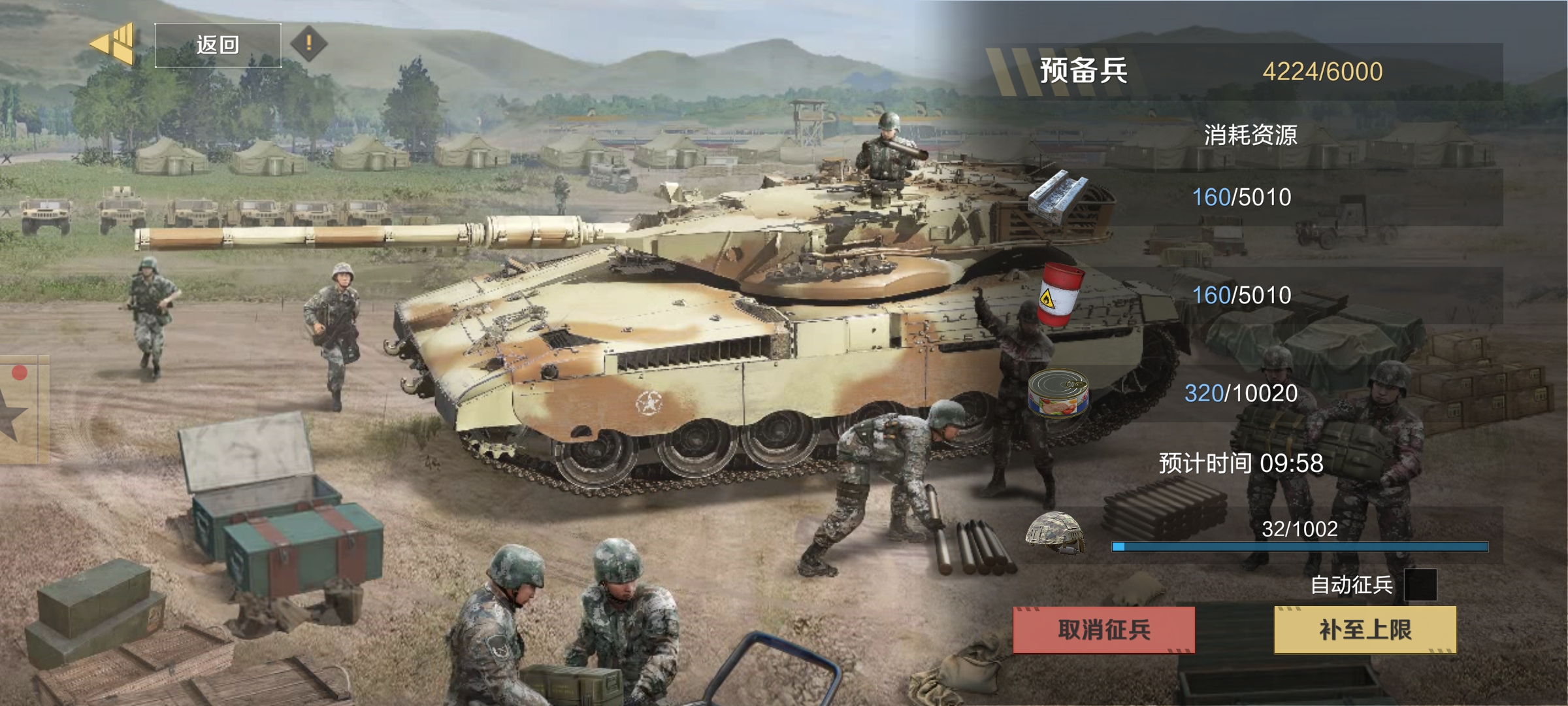Tap the yellow back arrow icon
This screenshot has height=706, width=1568.
(113, 44)
